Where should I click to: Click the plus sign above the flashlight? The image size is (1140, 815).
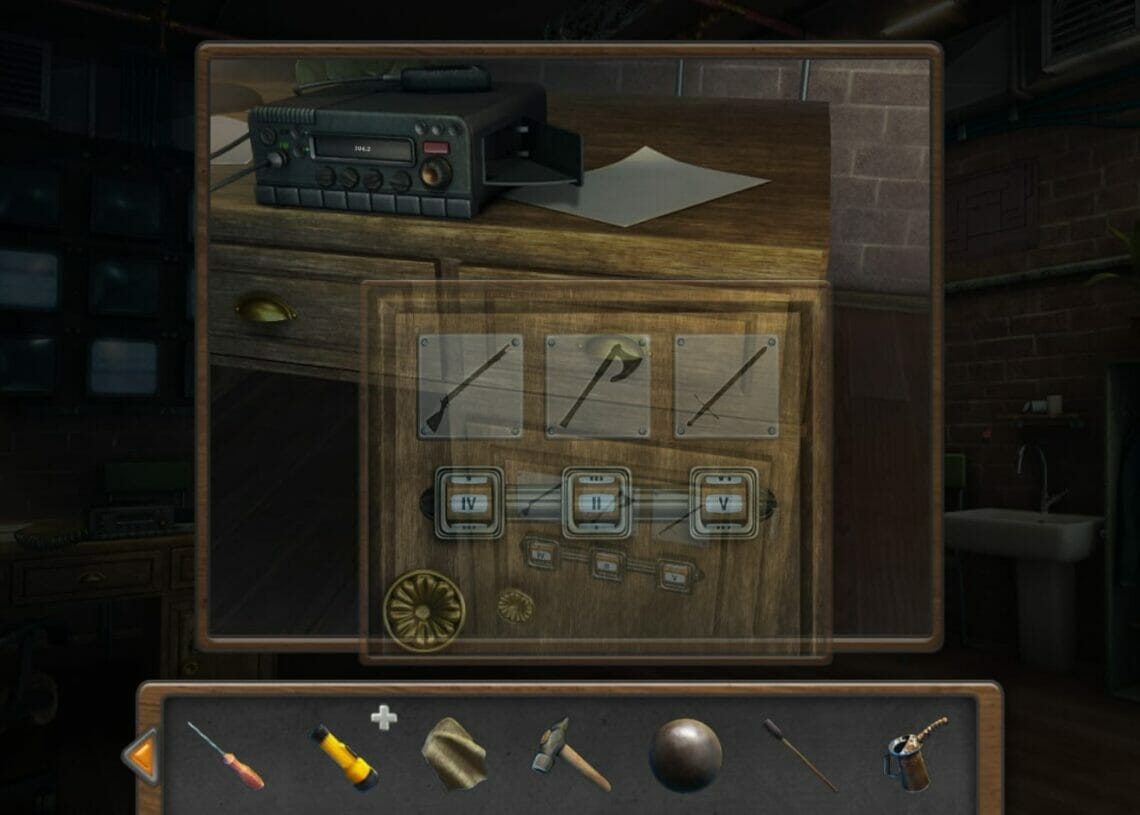383,717
